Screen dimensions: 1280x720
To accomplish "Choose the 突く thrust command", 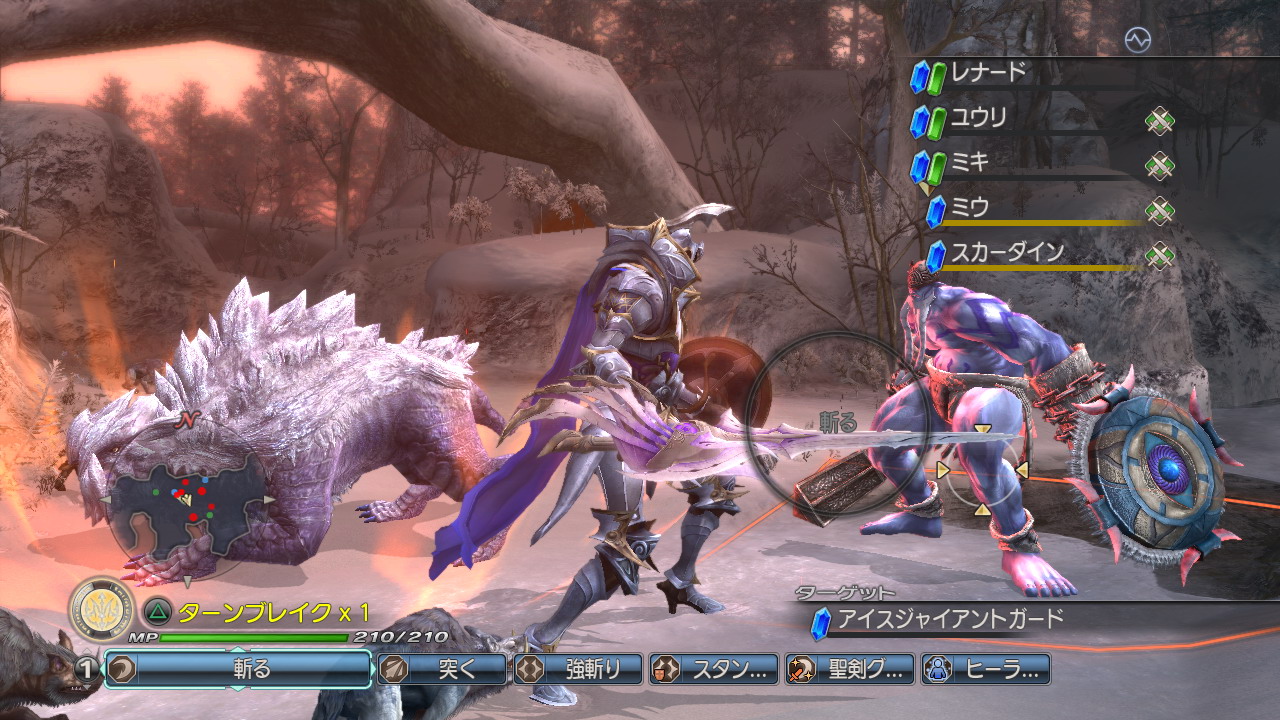I will tap(442, 669).
